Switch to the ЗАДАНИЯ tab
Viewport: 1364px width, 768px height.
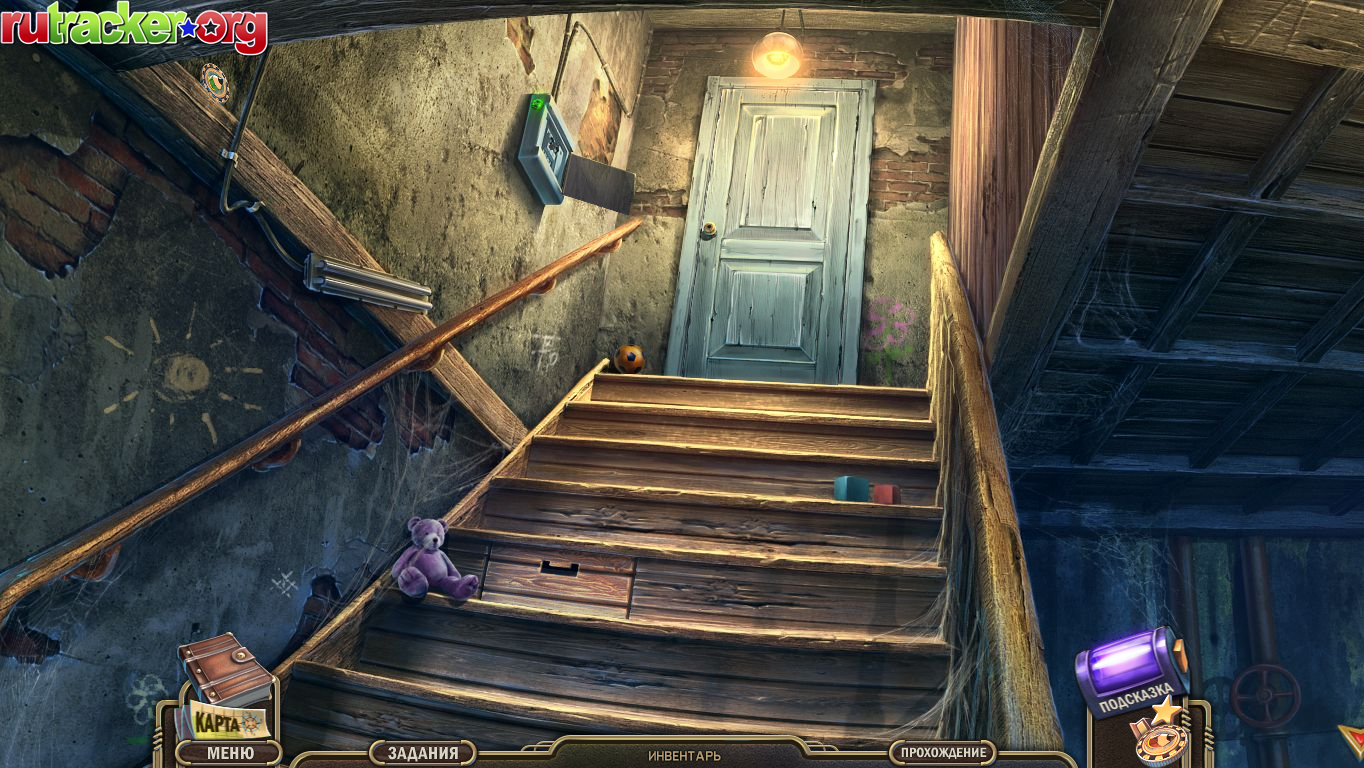(424, 752)
